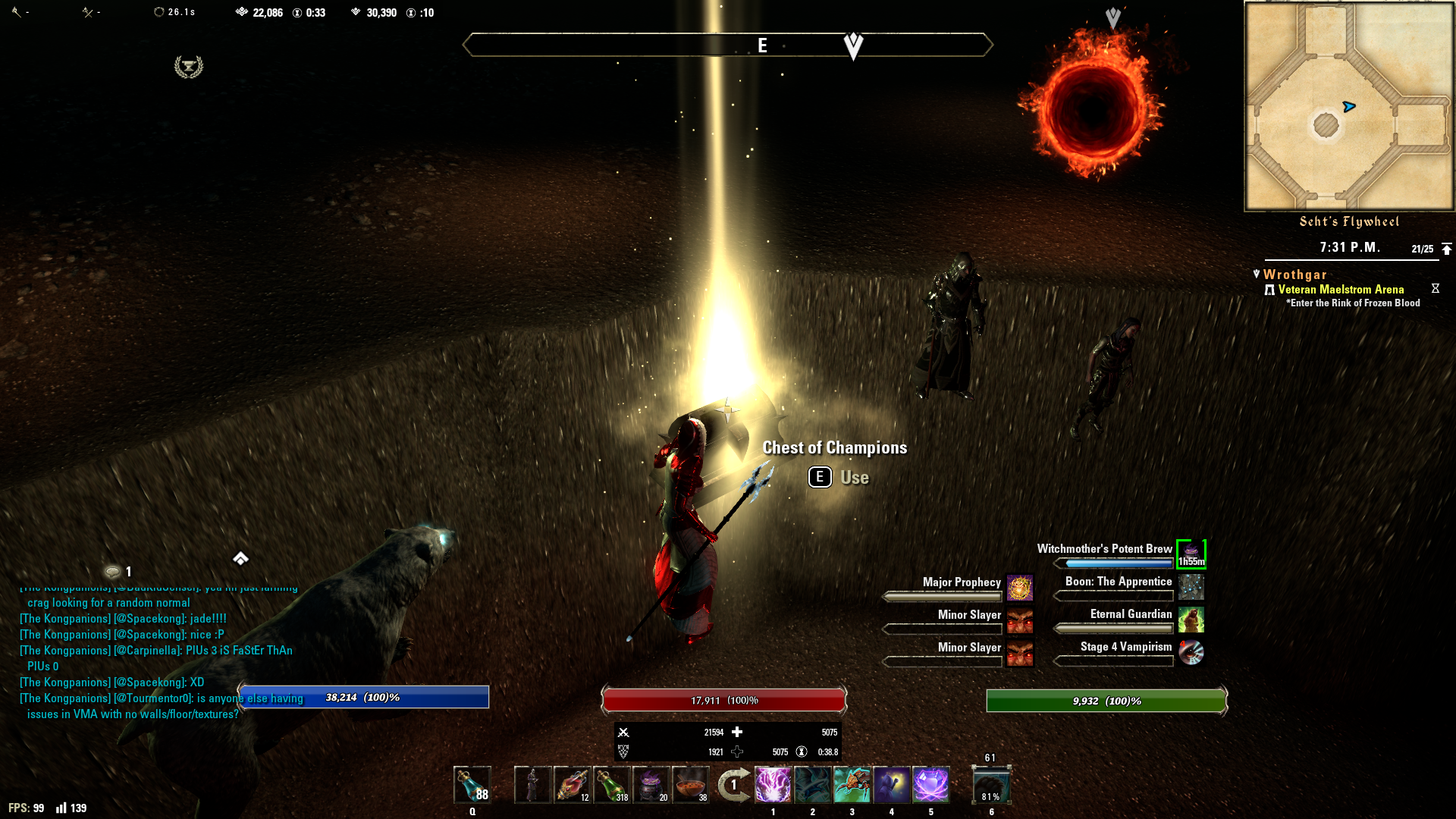Select the robed figure memento slot
The image size is (1456, 819).
[532, 785]
